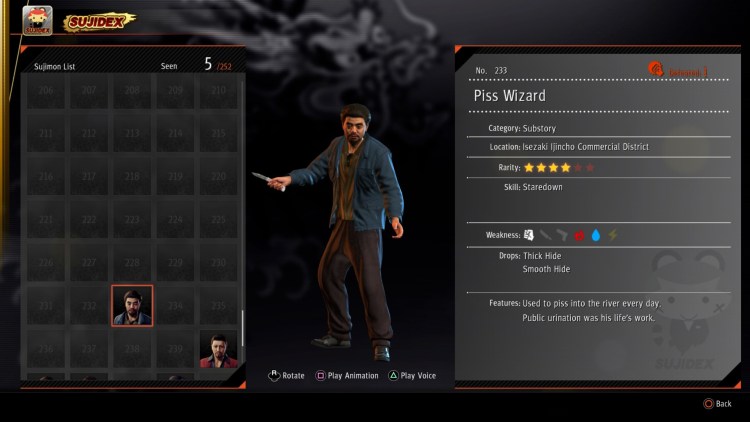Choose undiscovered Sujimon slot 226
750x422 pixels.
44,262
